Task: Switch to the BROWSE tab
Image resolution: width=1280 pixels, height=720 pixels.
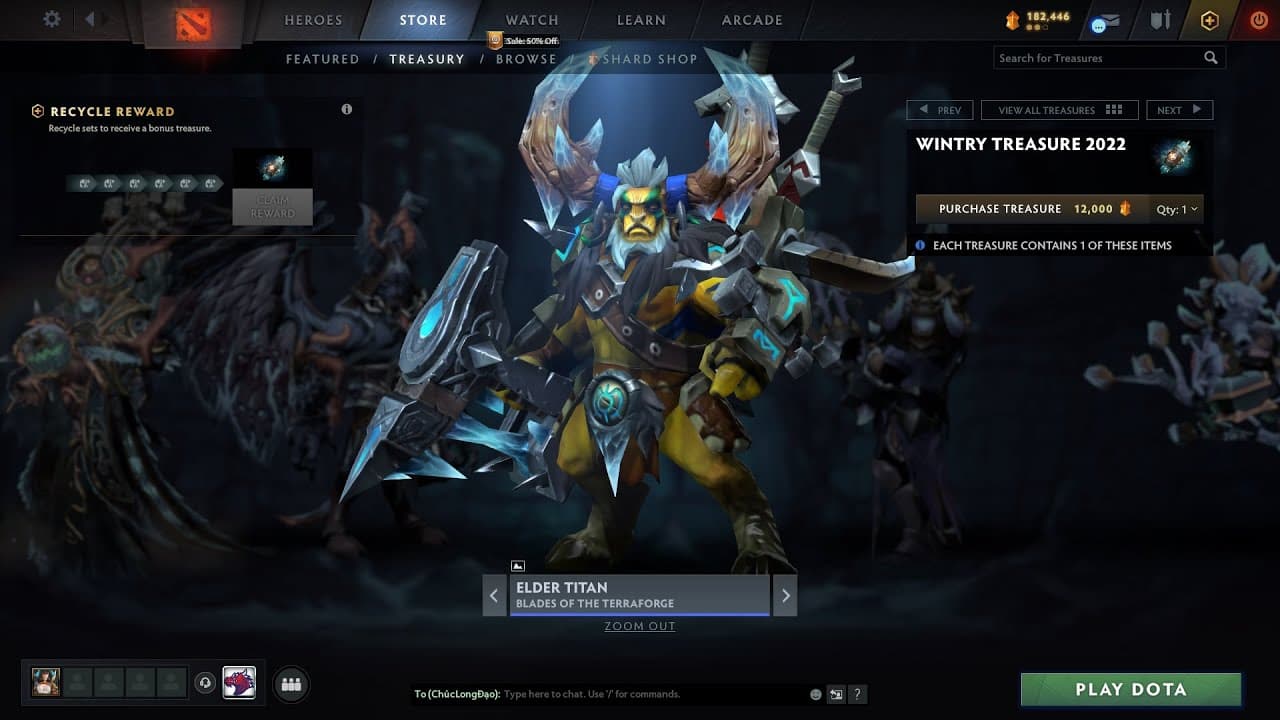Action: 527,59
